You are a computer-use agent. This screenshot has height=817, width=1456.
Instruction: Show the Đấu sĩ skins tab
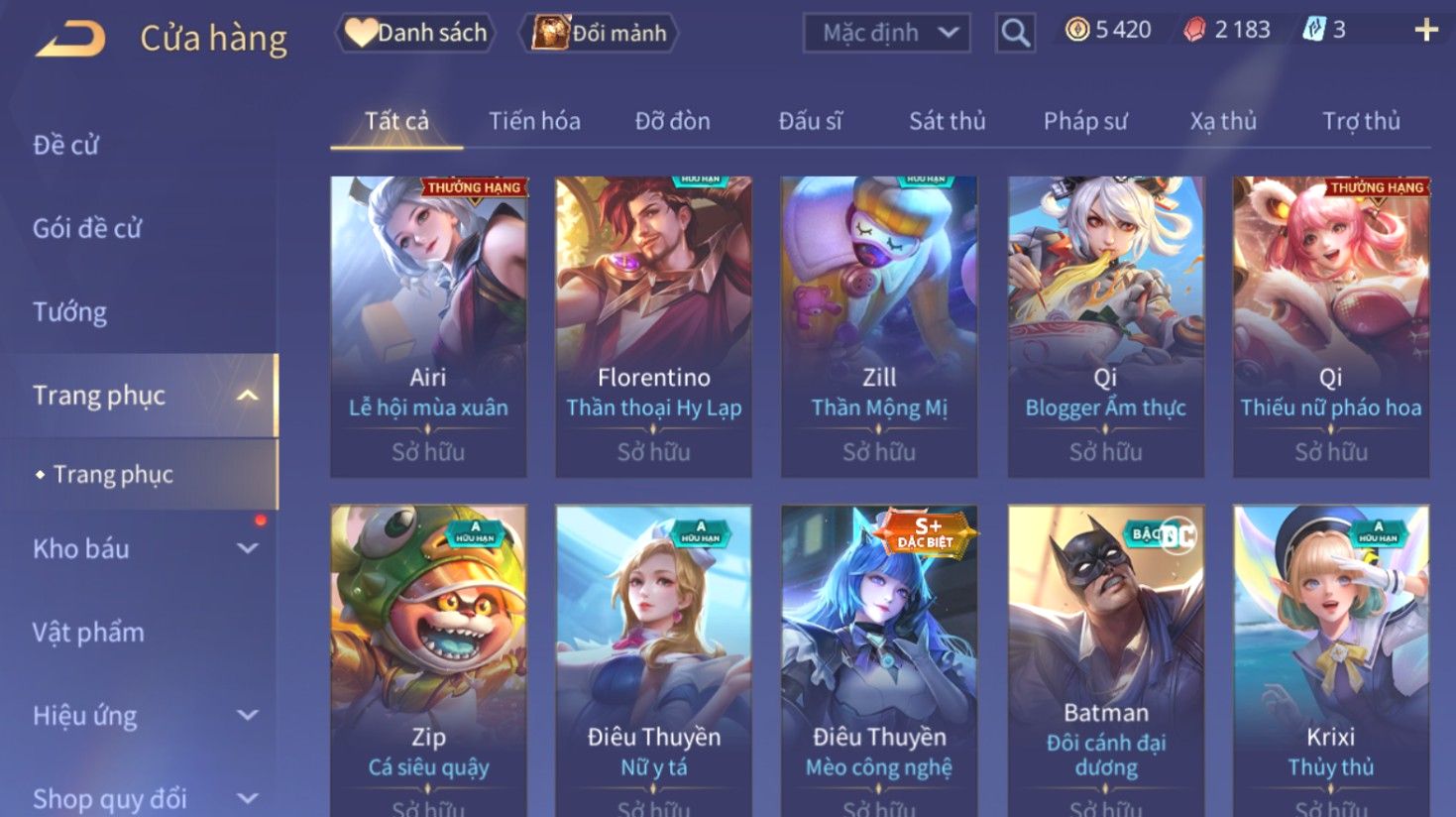point(810,121)
